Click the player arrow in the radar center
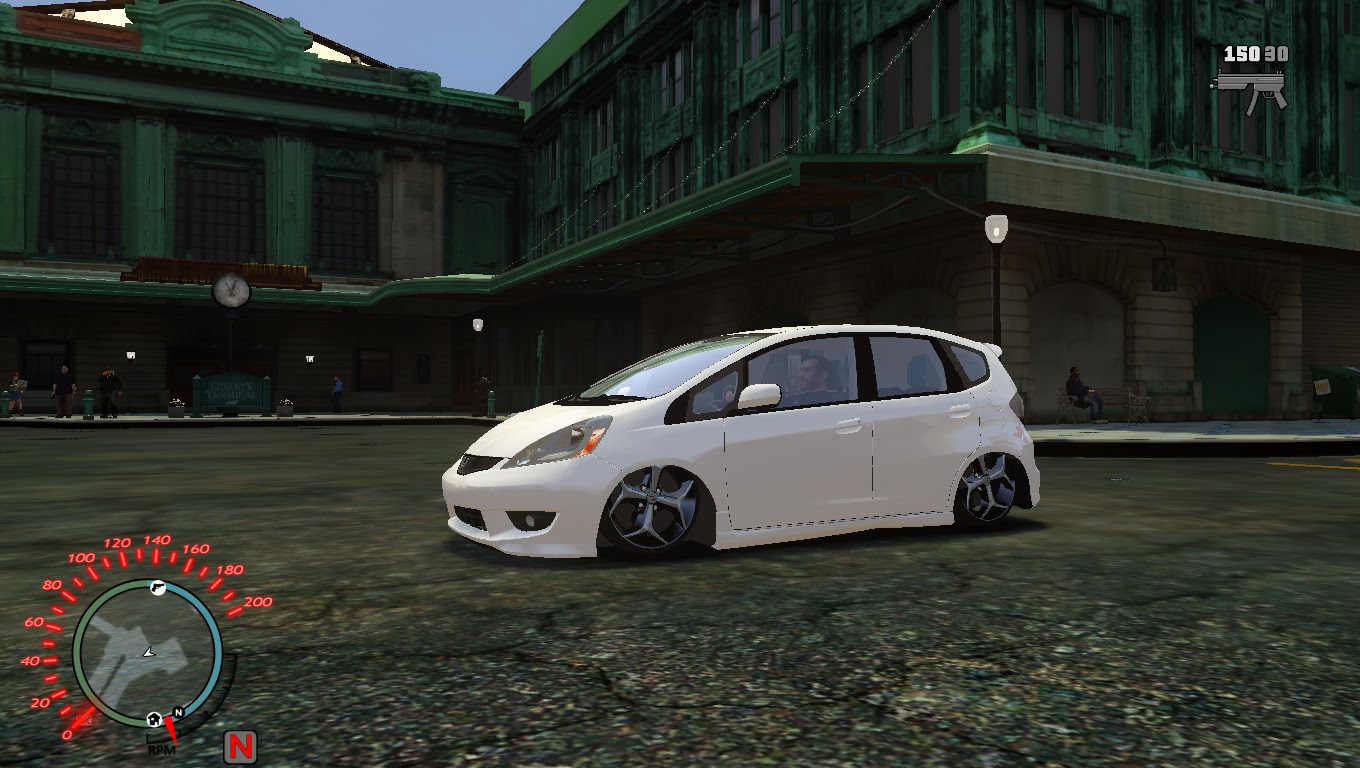This screenshot has width=1360, height=768. tap(149, 653)
